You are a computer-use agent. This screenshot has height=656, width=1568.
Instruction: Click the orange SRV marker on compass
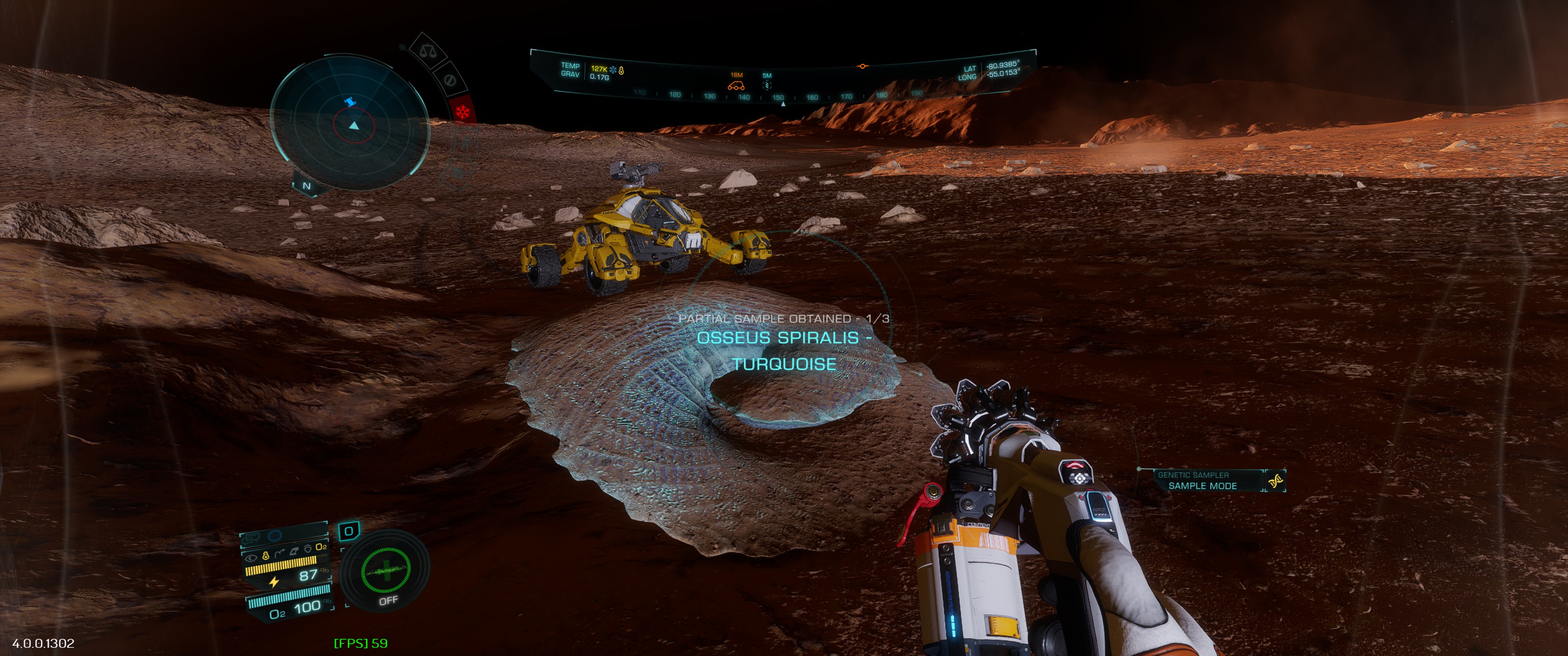736,87
